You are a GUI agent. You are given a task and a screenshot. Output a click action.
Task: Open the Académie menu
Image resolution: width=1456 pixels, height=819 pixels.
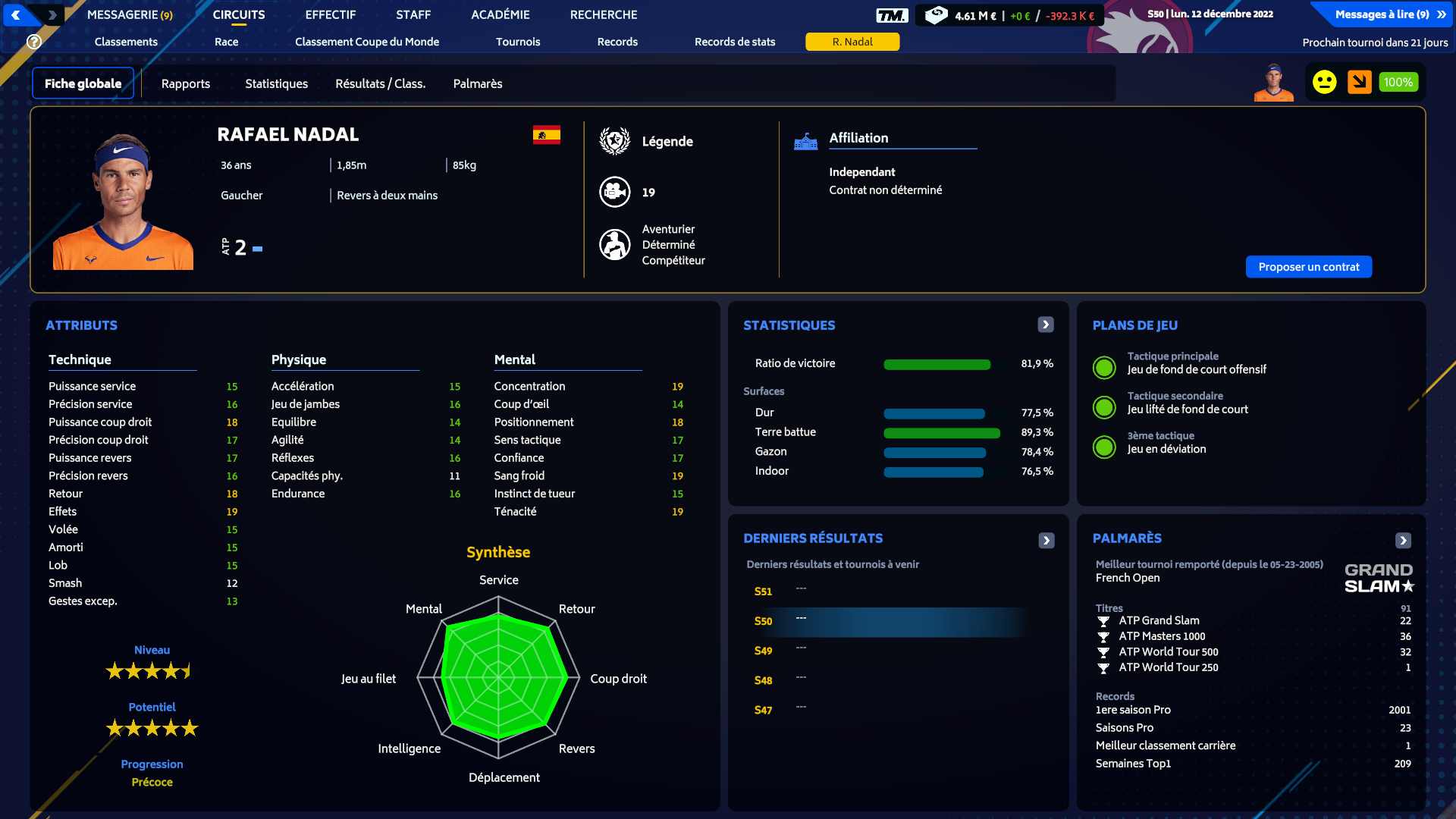click(x=500, y=14)
